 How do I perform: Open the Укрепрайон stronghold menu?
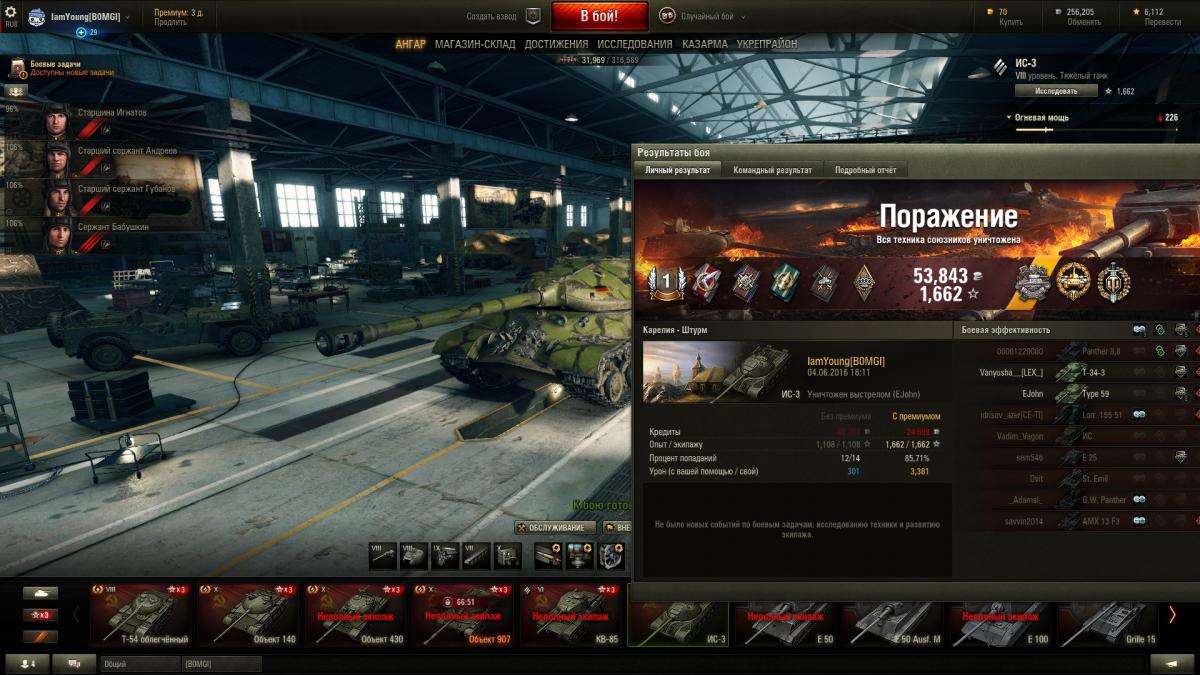[767, 45]
